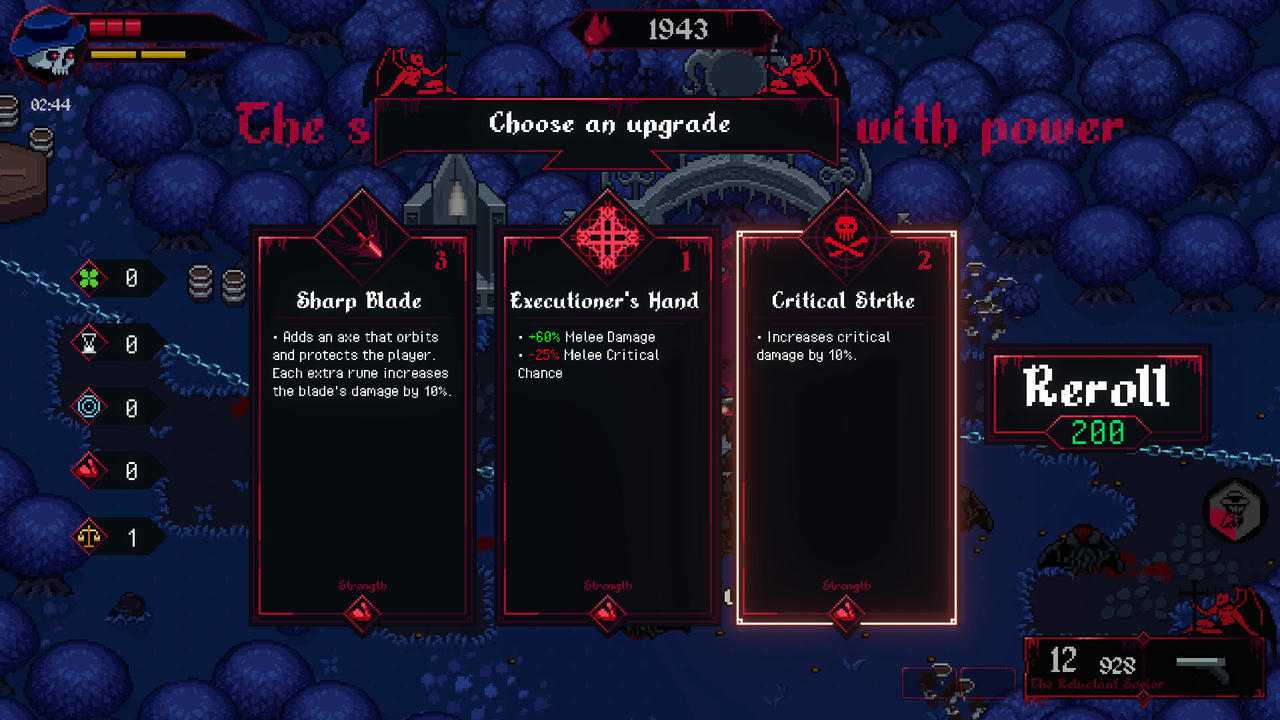Click the circular gun emblem icon
Image resolution: width=1280 pixels, height=720 pixels.
[x=1235, y=511]
